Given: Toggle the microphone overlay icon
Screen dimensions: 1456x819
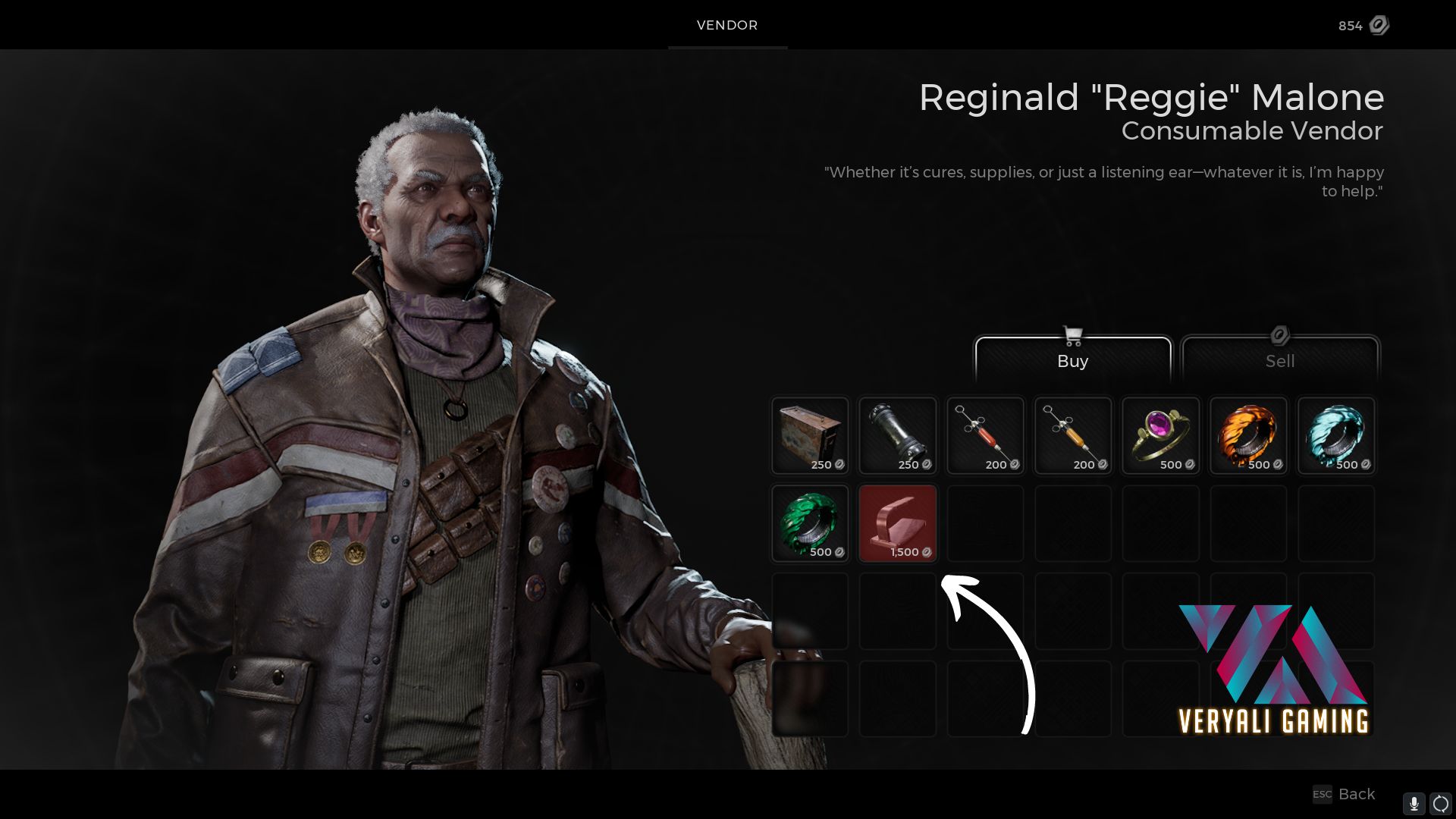Looking at the screenshot, I should coord(1414,803).
